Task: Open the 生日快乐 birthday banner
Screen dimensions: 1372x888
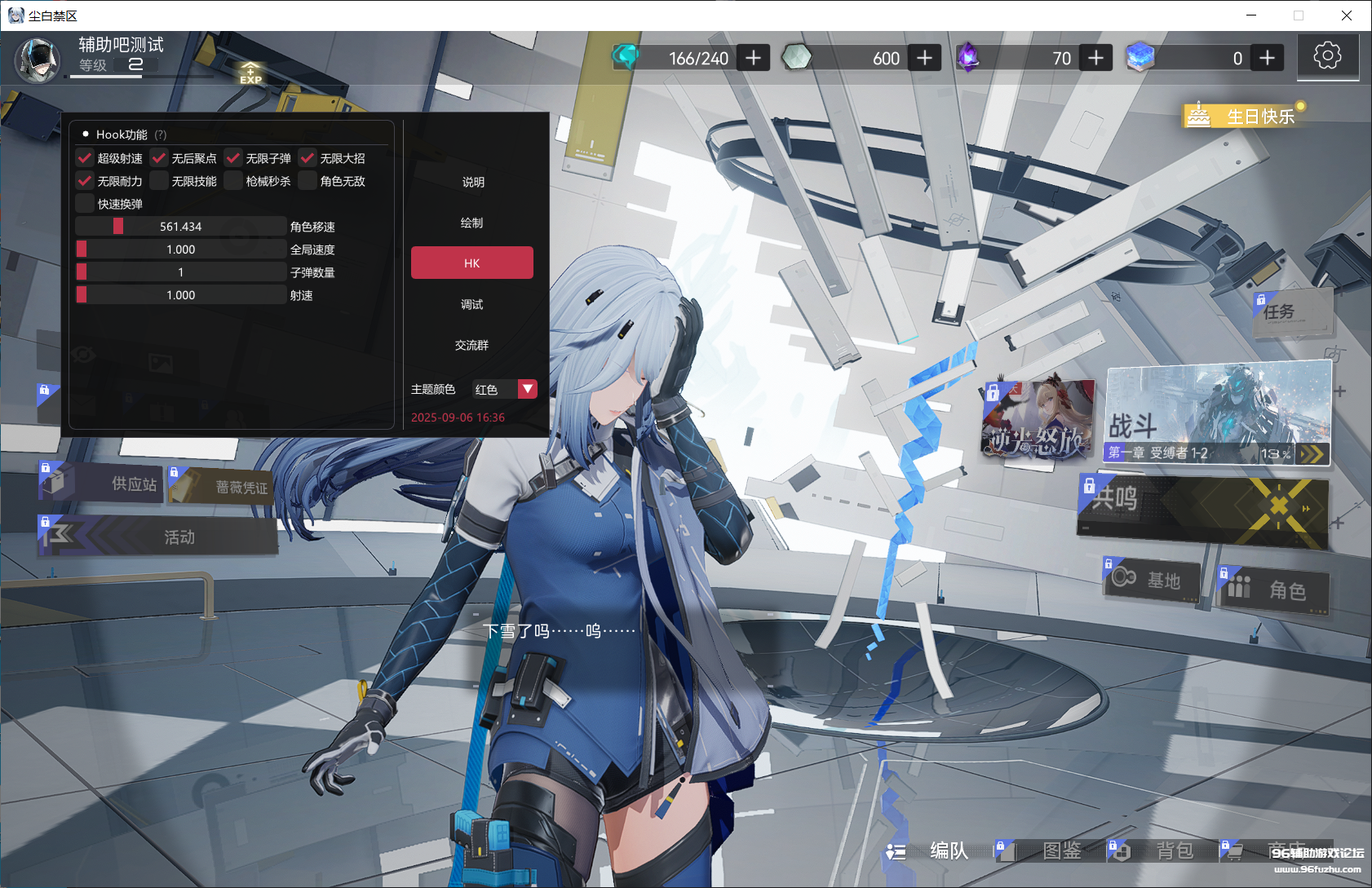Action: pos(1246,116)
